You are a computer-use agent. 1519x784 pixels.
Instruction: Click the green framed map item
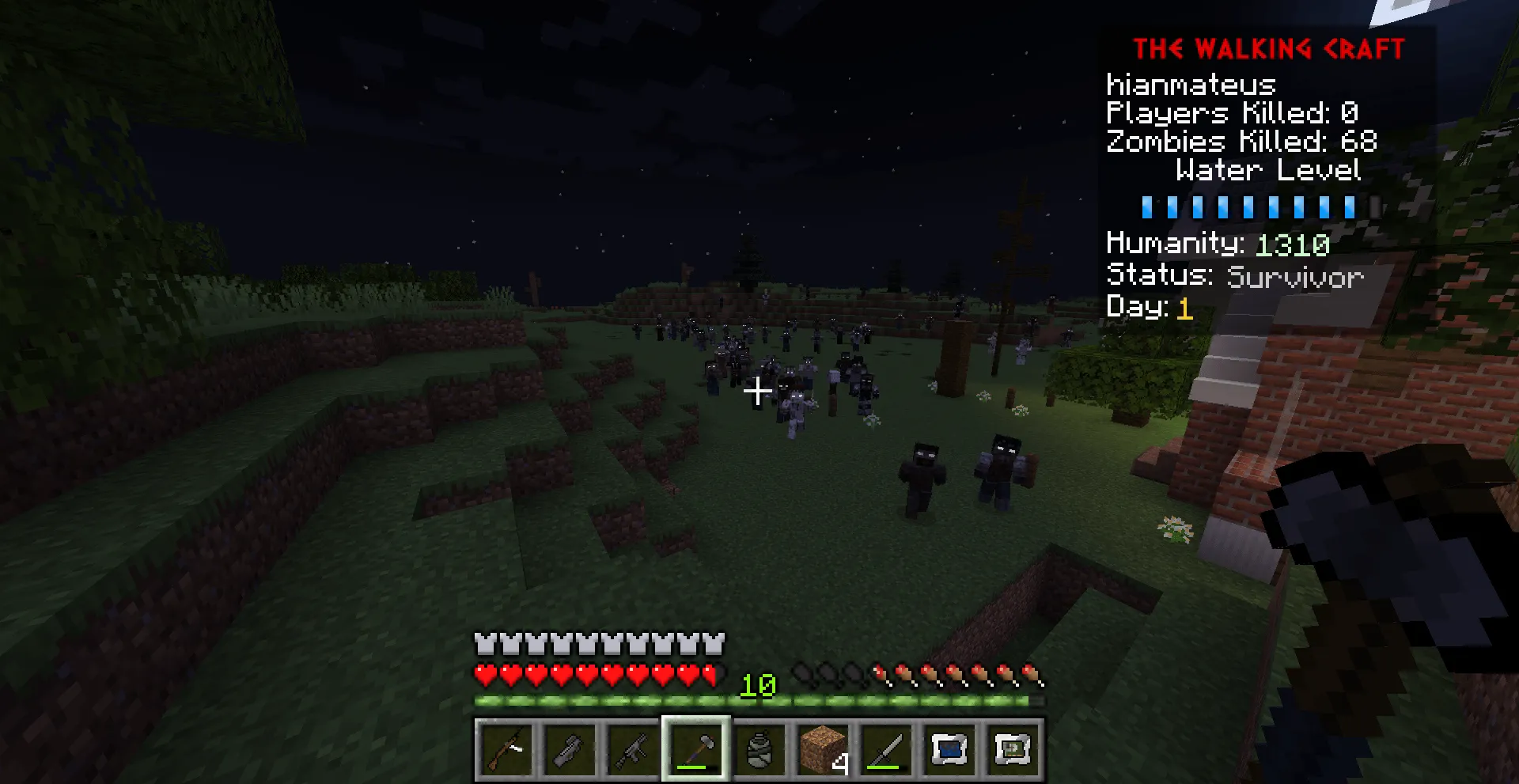tap(1012, 748)
